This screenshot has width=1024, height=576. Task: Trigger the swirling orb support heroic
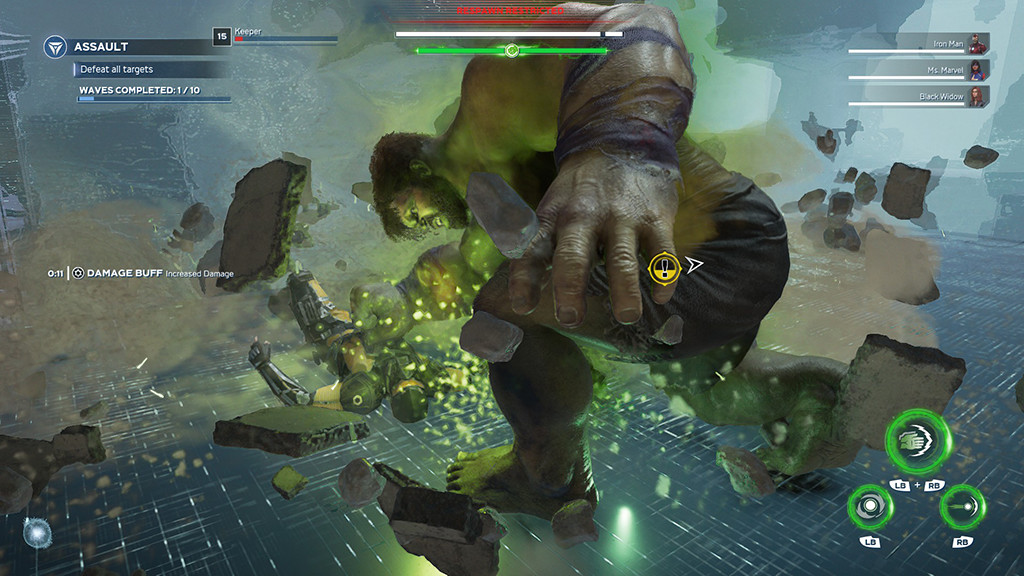[869, 506]
